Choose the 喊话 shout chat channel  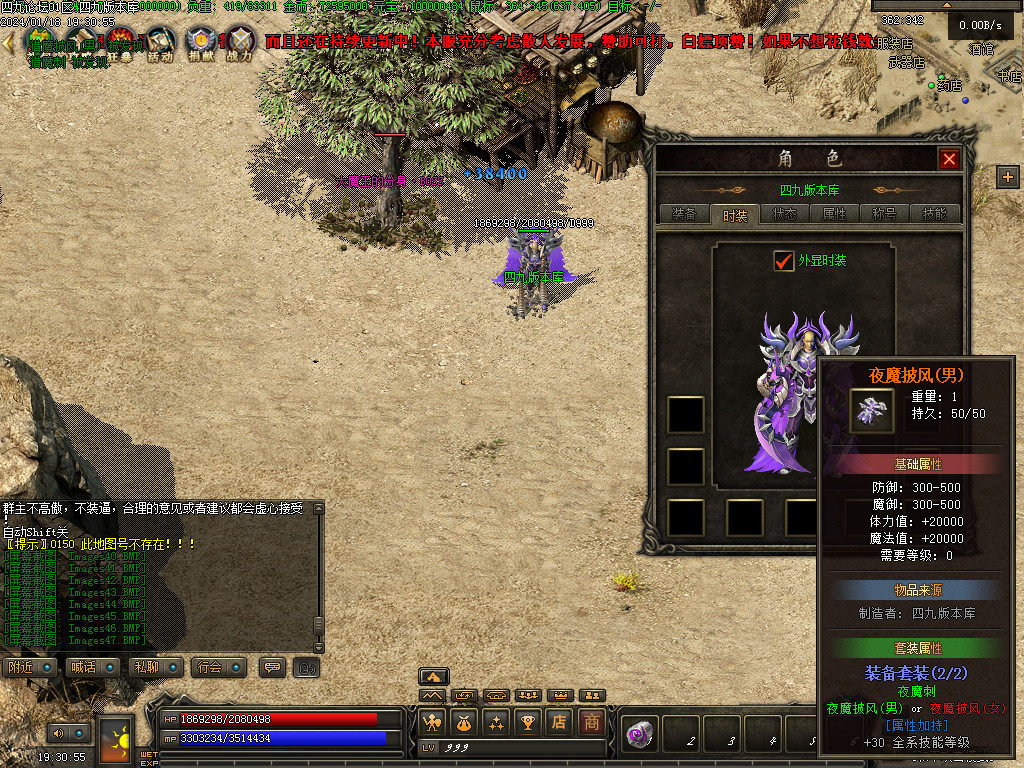click(84, 667)
